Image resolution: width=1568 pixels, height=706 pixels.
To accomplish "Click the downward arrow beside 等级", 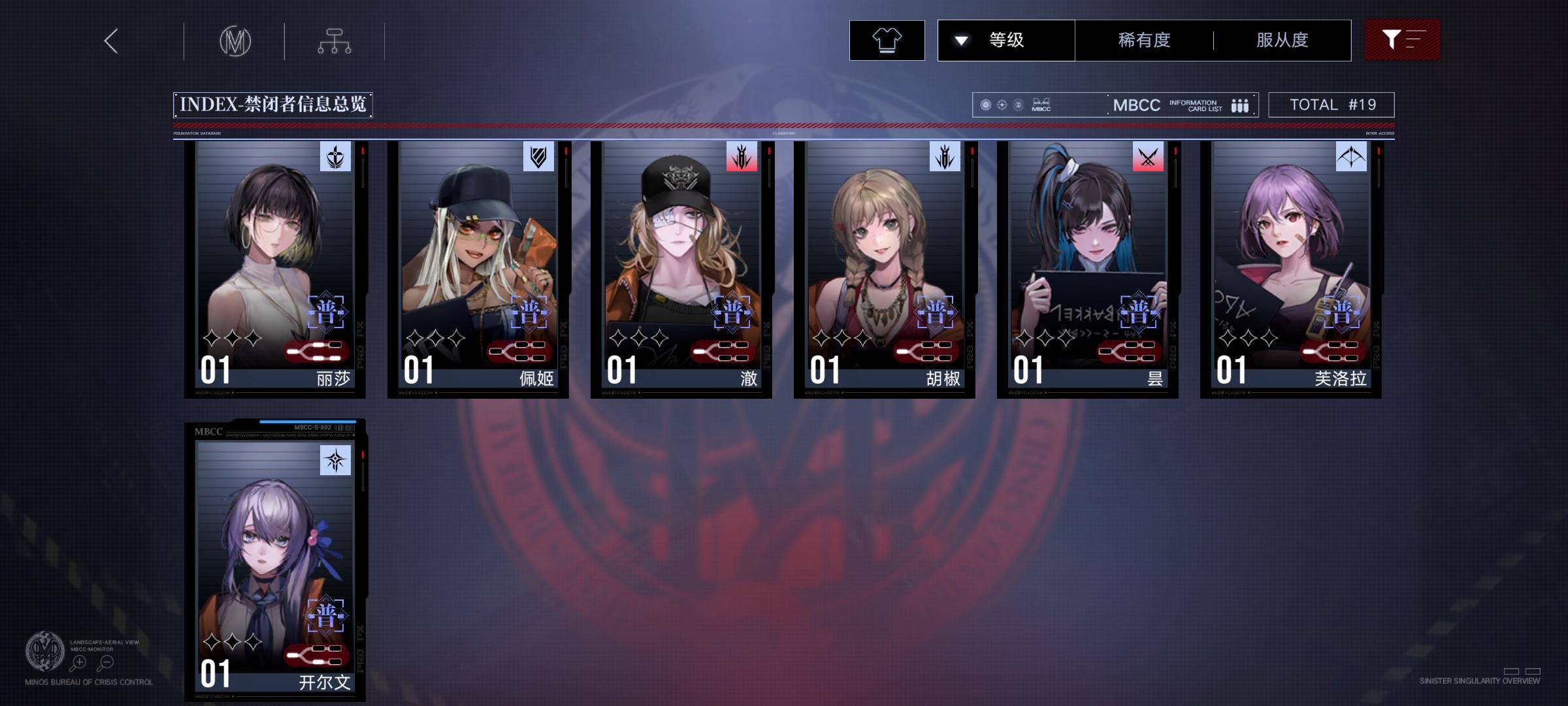I will 960,40.
